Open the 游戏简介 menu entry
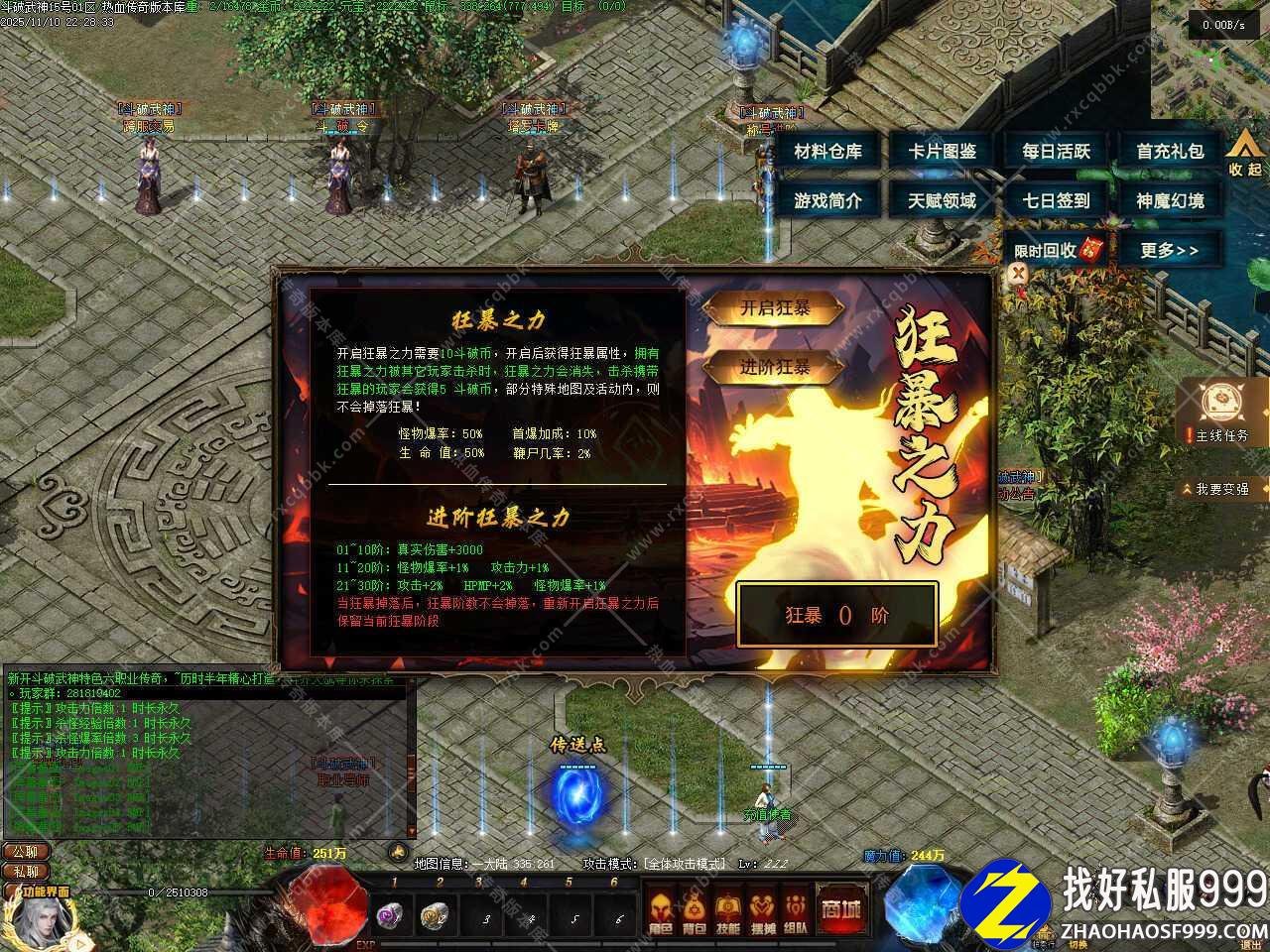The height and width of the screenshot is (952, 1270). tap(829, 200)
